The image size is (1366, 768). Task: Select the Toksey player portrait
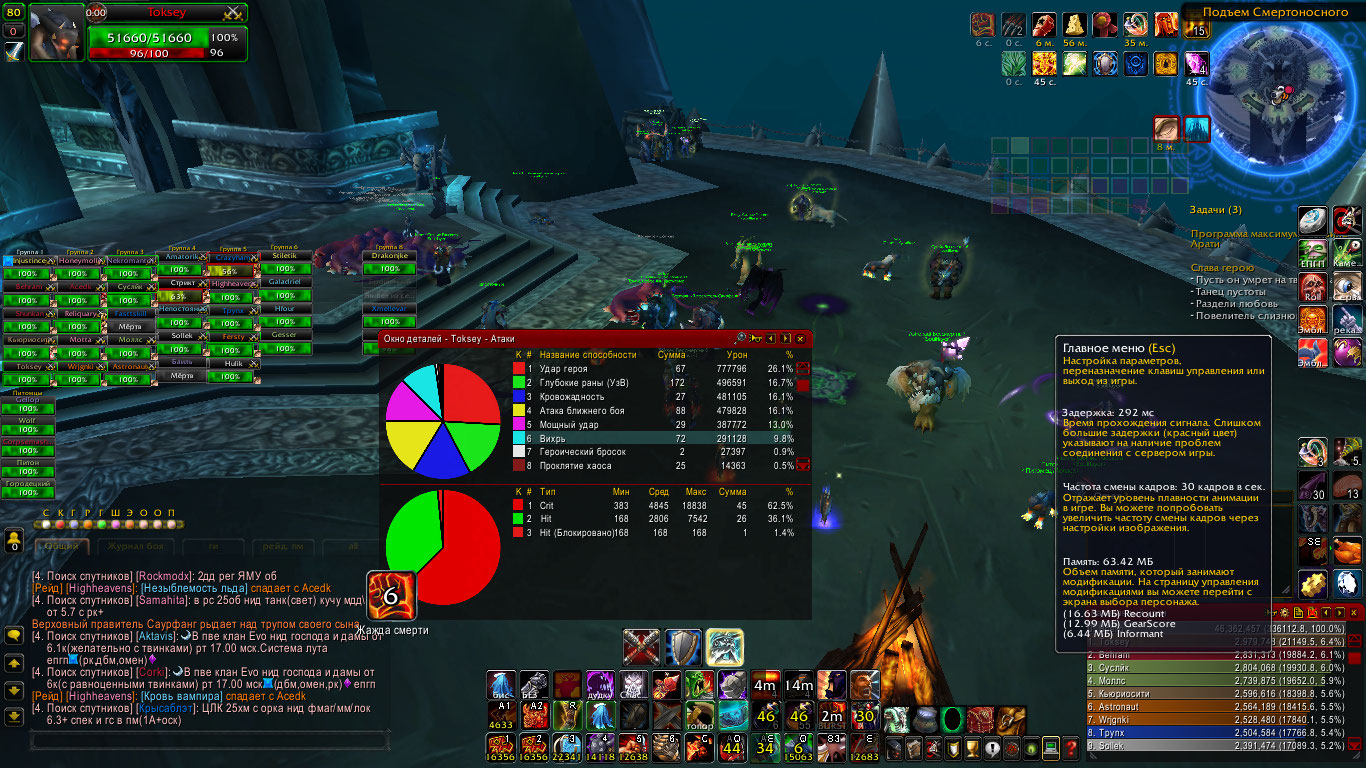[56, 32]
